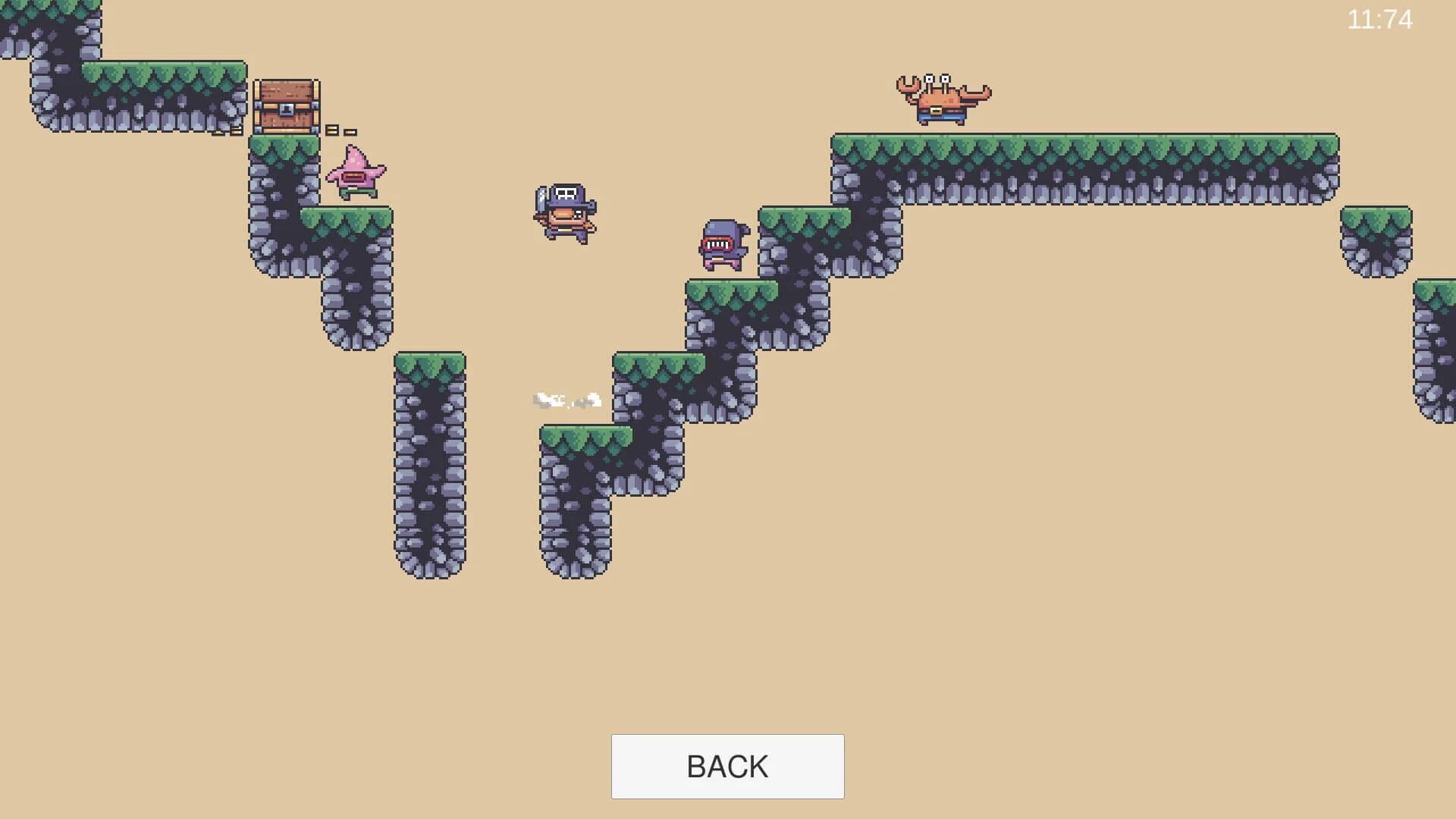Click the BACK button label text

[727, 766]
